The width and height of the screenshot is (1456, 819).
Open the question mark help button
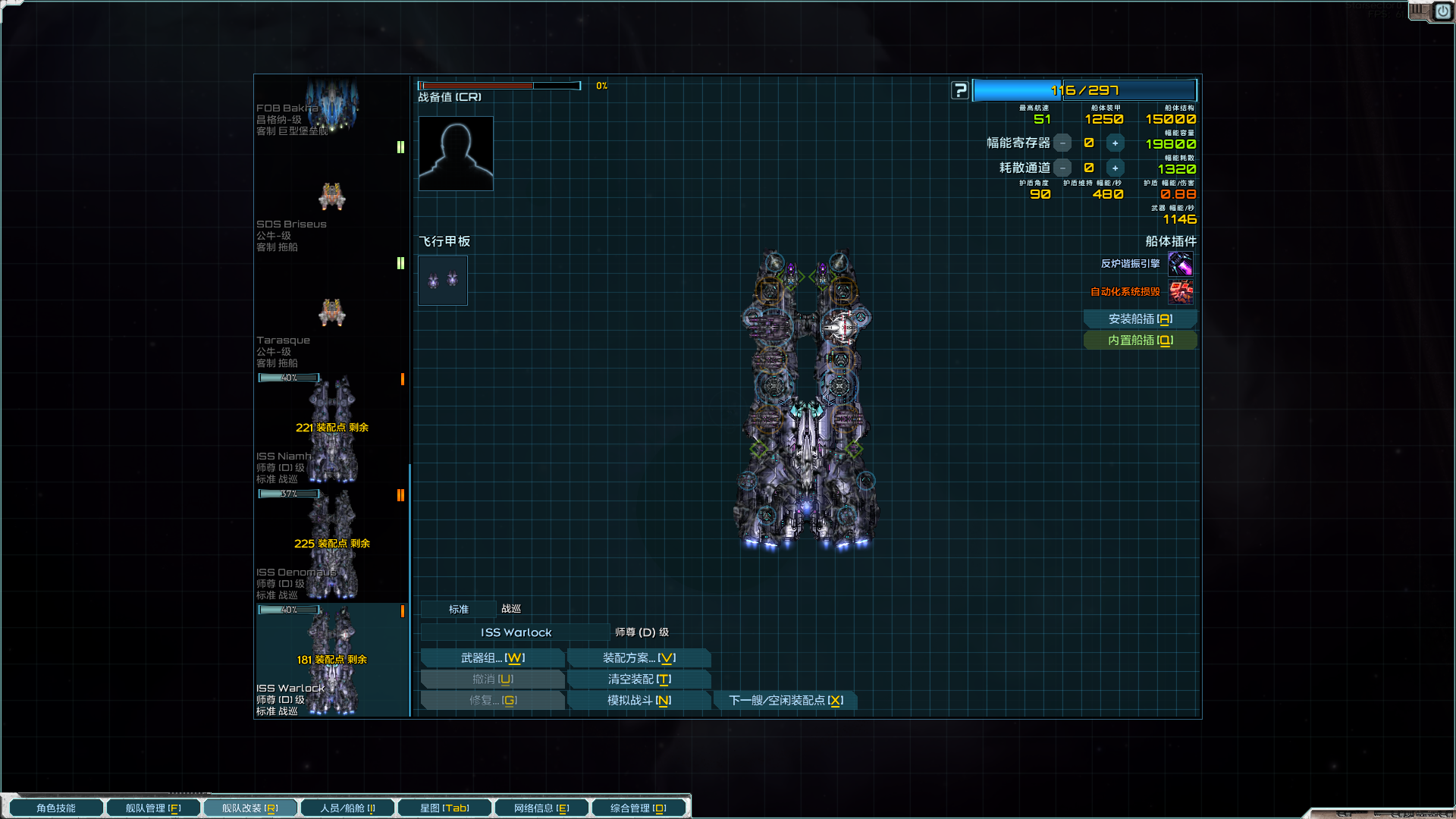(x=960, y=90)
